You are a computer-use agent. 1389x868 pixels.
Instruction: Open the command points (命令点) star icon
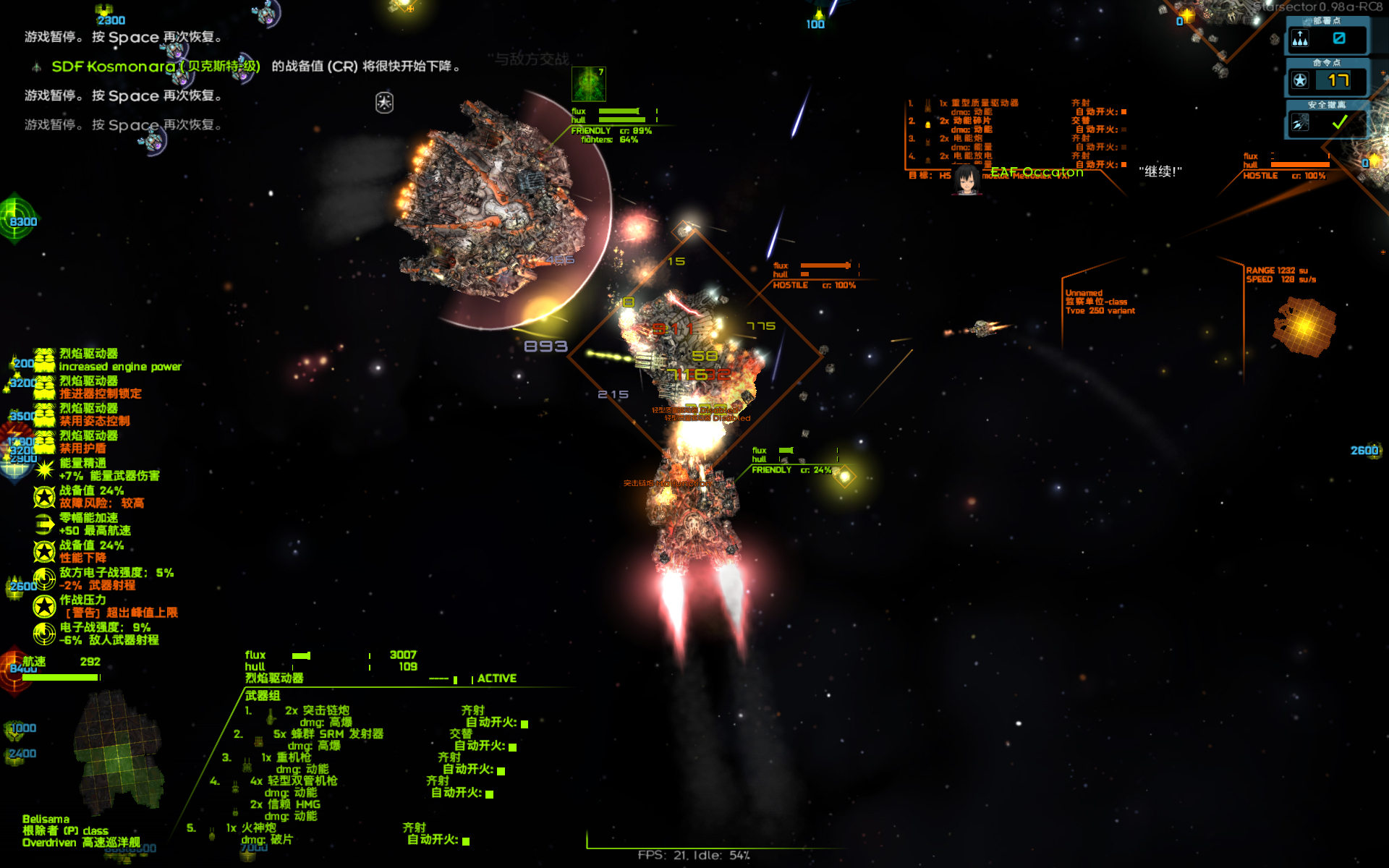[x=1300, y=80]
